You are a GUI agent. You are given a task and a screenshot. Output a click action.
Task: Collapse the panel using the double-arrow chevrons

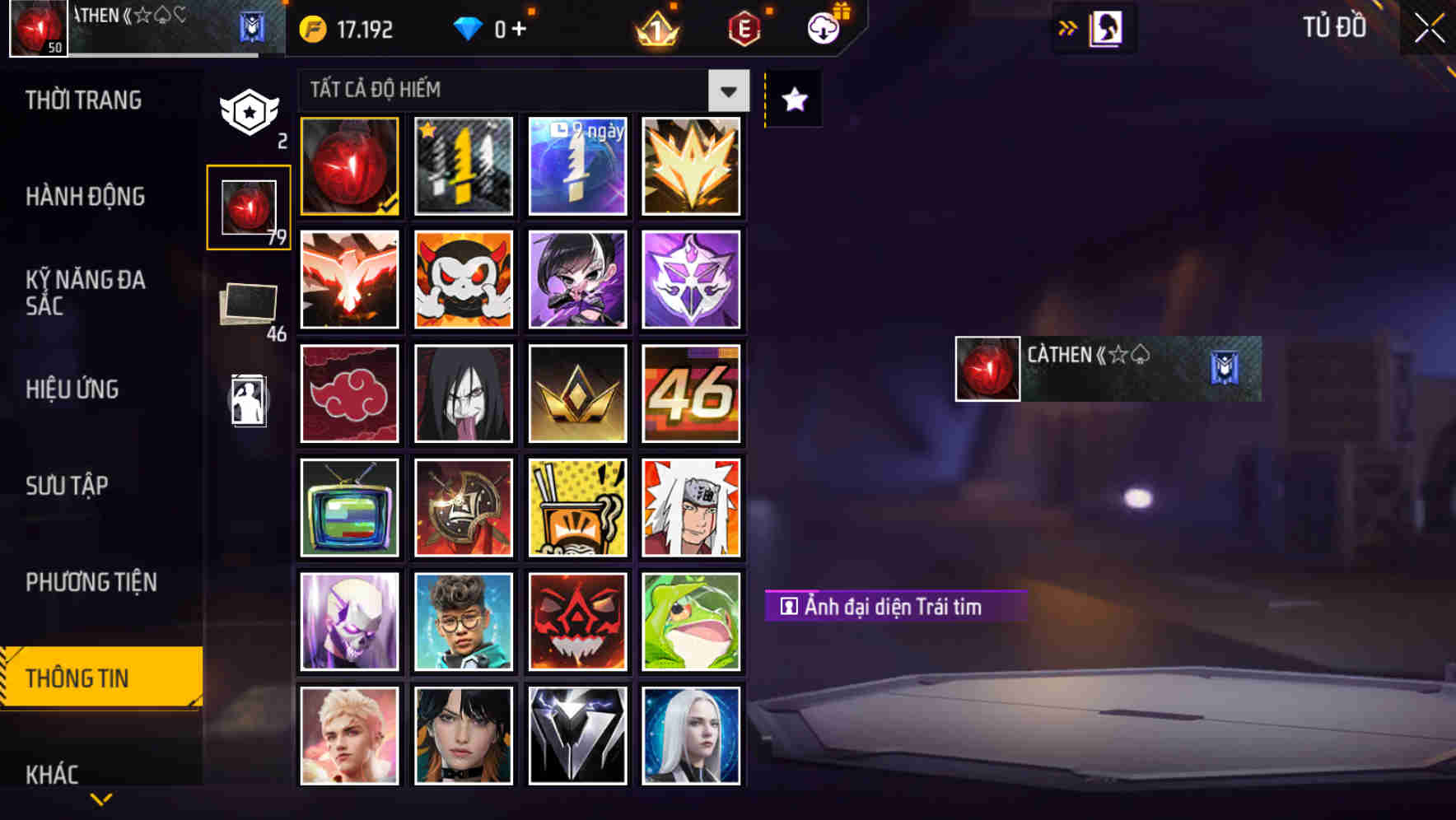(1068, 27)
